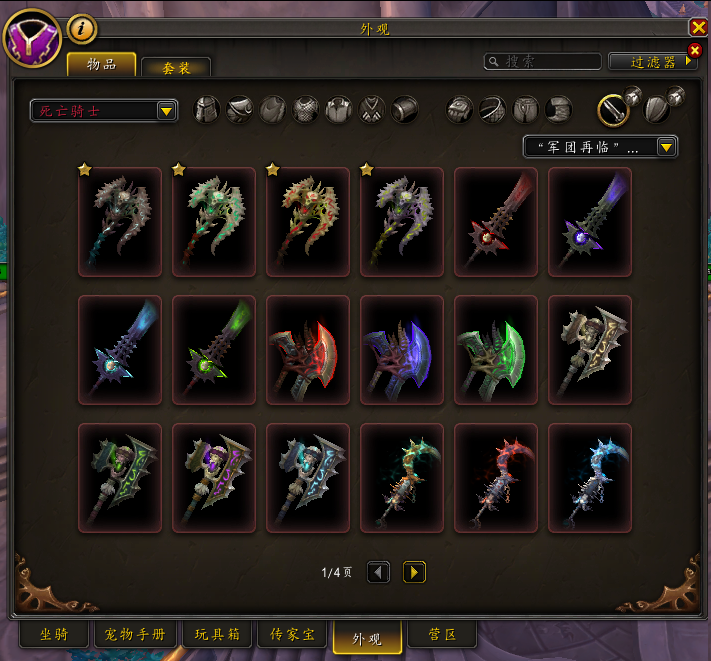
Task: Switch to the 宠物手册 pet journal tab
Action: click(x=136, y=634)
